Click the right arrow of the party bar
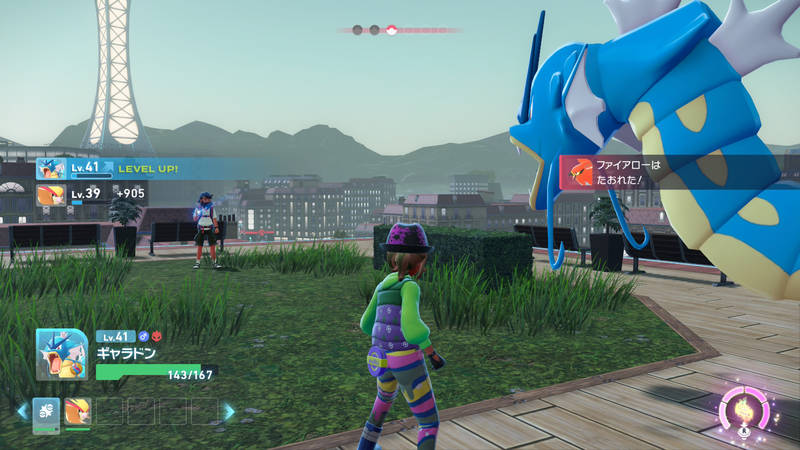Screen dimensions: 800x450 (x=229, y=411)
